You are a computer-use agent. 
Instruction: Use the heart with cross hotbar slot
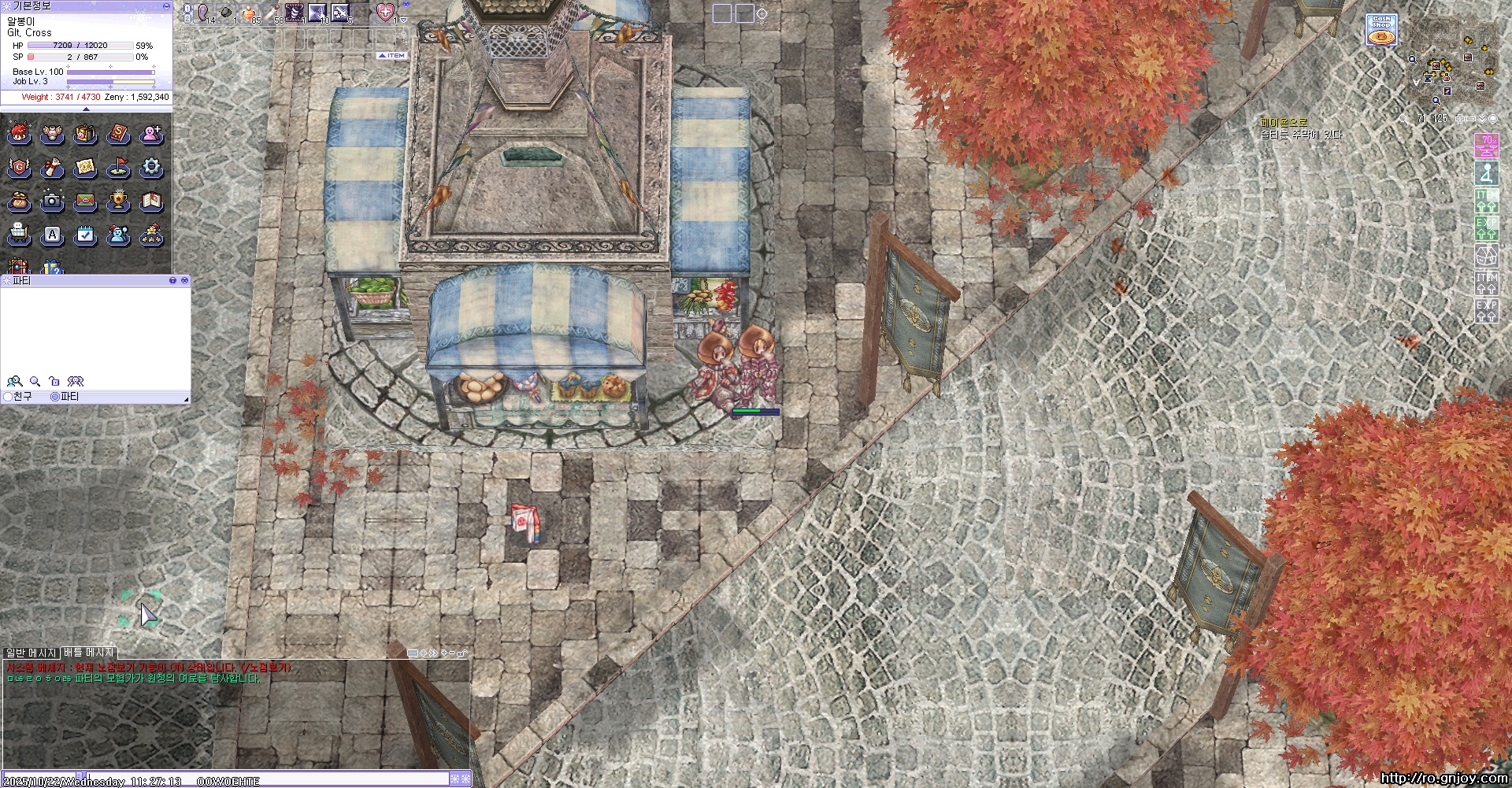tap(384, 13)
